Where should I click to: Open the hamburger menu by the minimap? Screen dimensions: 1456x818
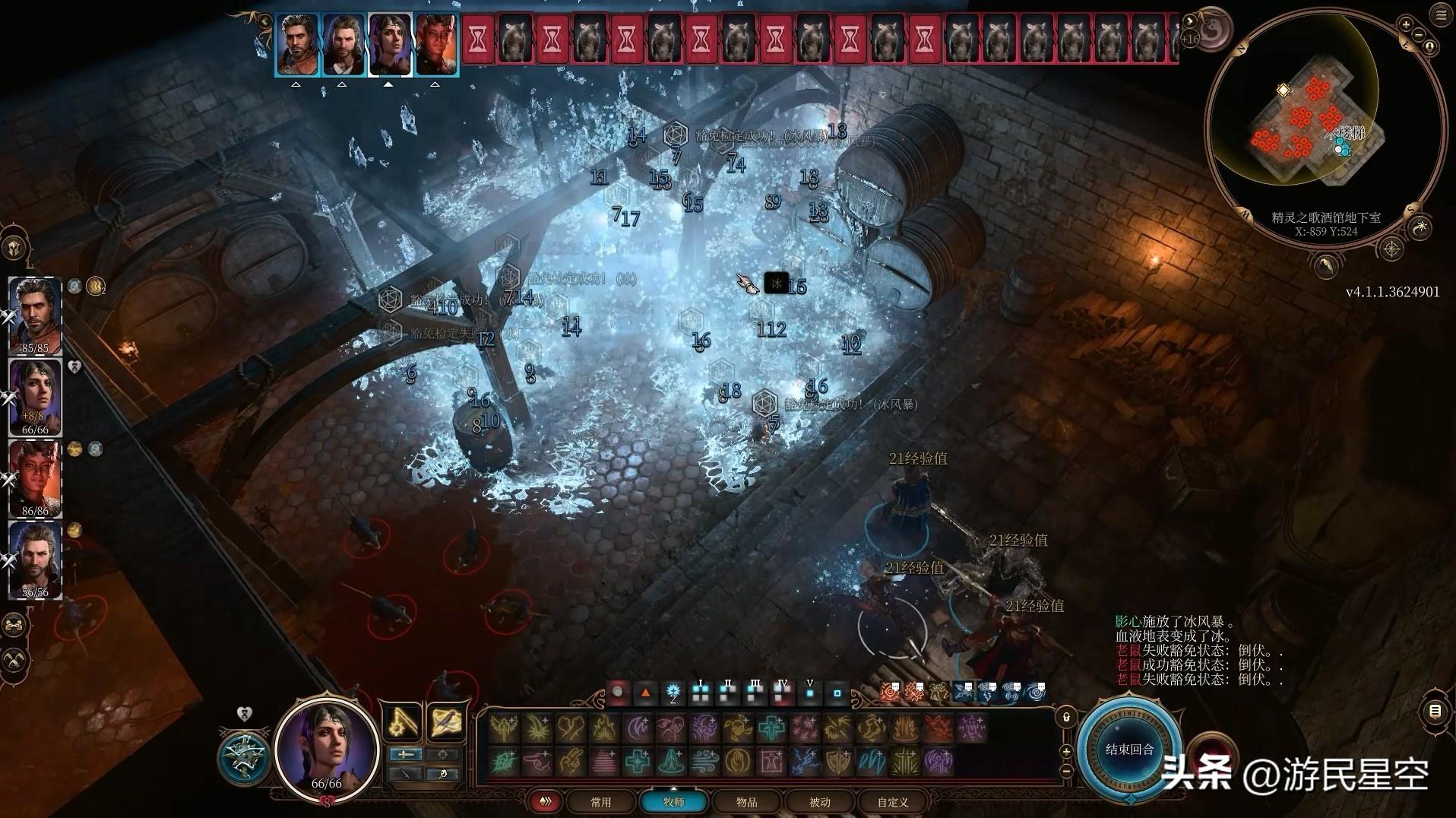click(x=1441, y=16)
